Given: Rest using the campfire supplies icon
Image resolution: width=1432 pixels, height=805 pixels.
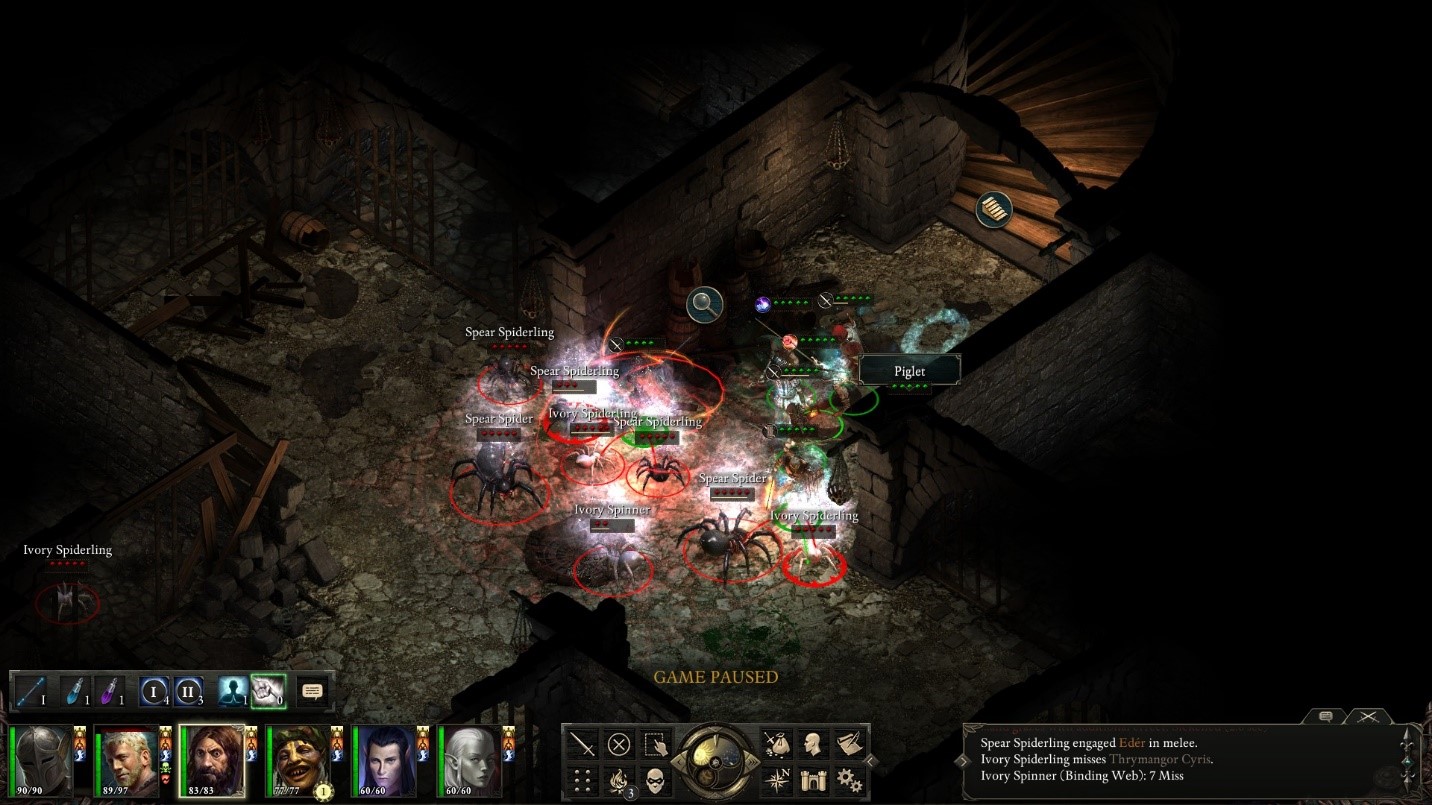Looking at the screenshot, I should (x=619, y=780).
